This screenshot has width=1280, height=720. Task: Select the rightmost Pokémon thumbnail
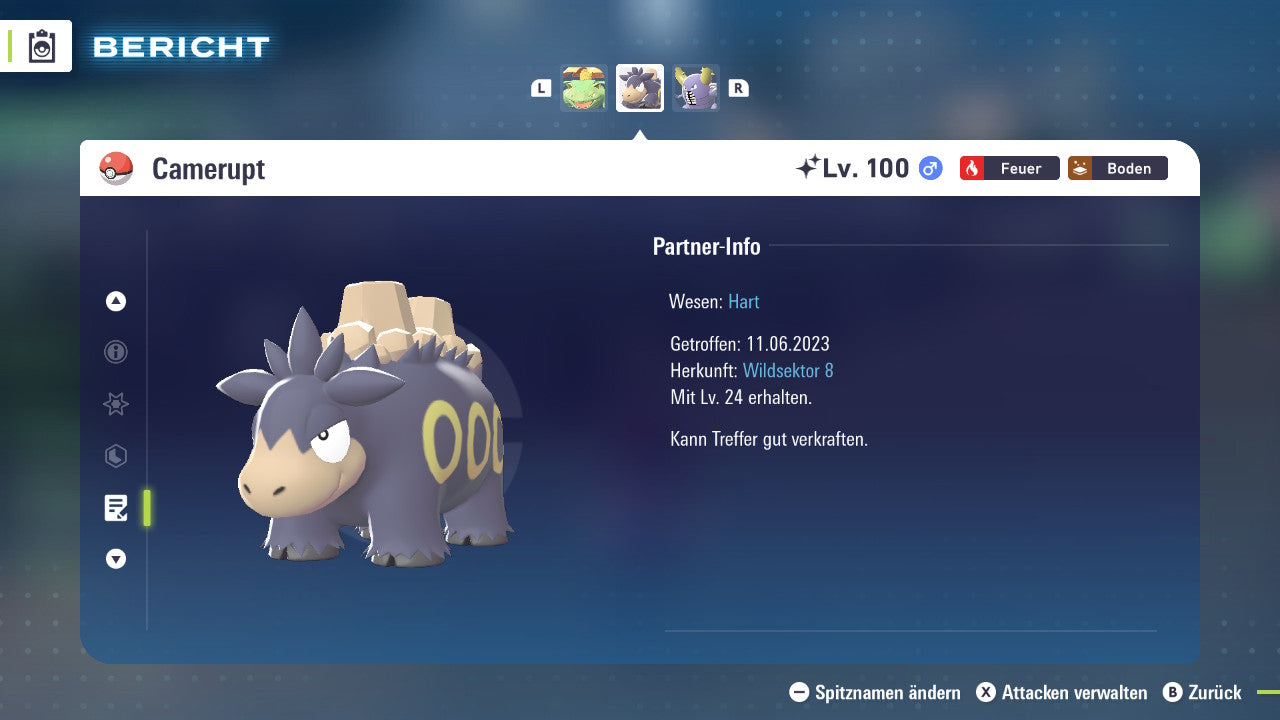(x=696, y=87)
